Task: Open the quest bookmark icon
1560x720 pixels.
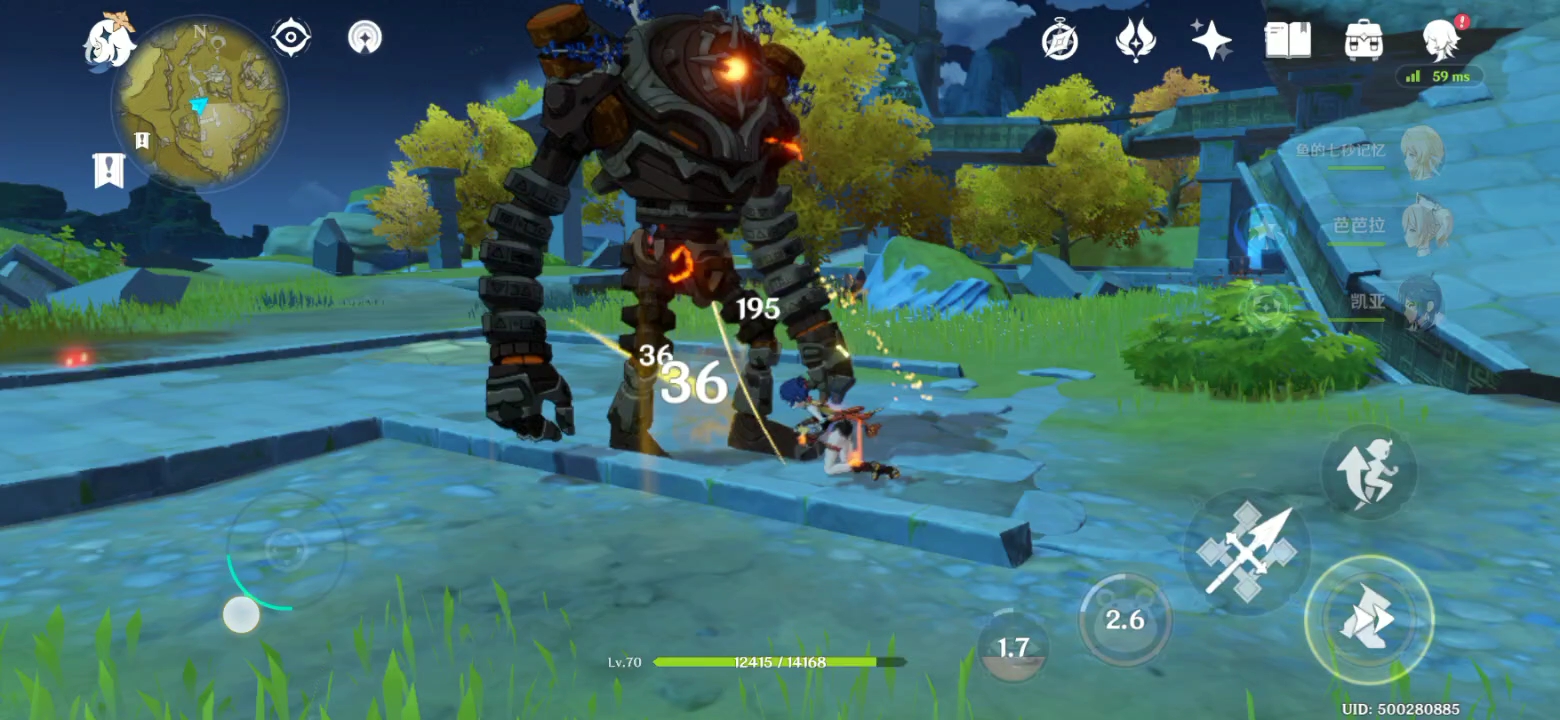Action: [108, 170]
